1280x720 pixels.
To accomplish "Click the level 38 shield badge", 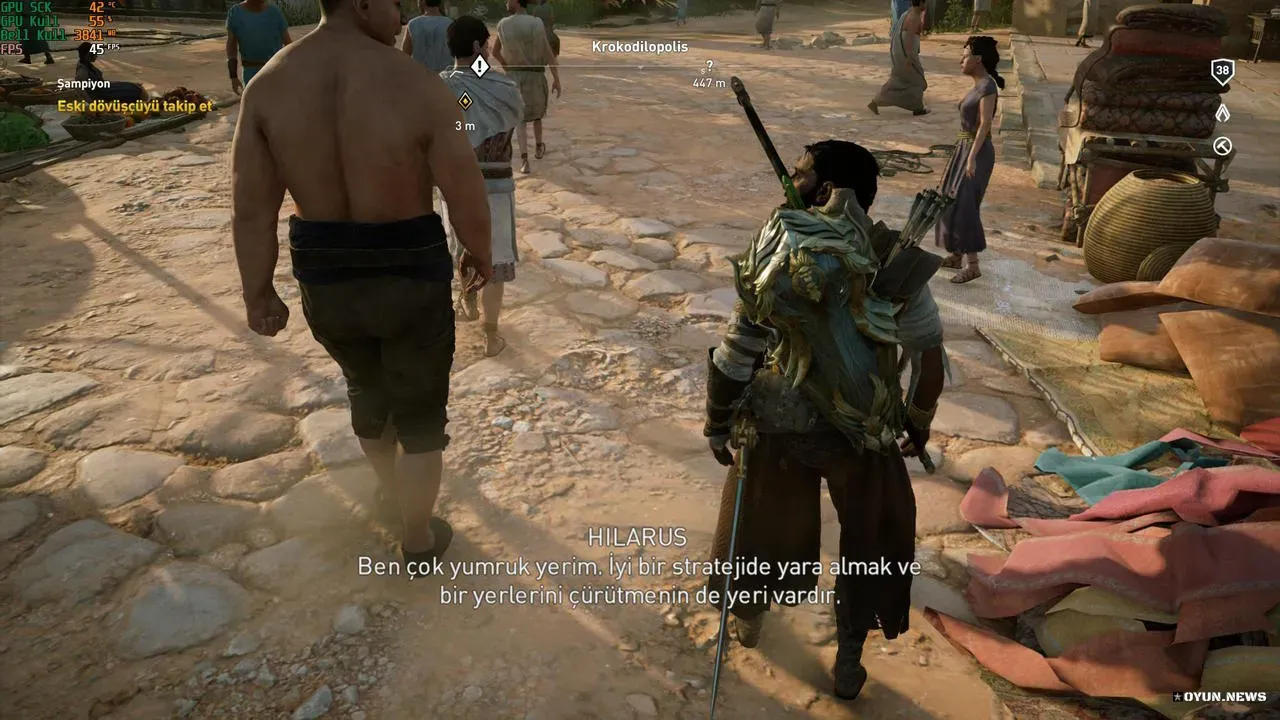I will [x=1222, y=72].
